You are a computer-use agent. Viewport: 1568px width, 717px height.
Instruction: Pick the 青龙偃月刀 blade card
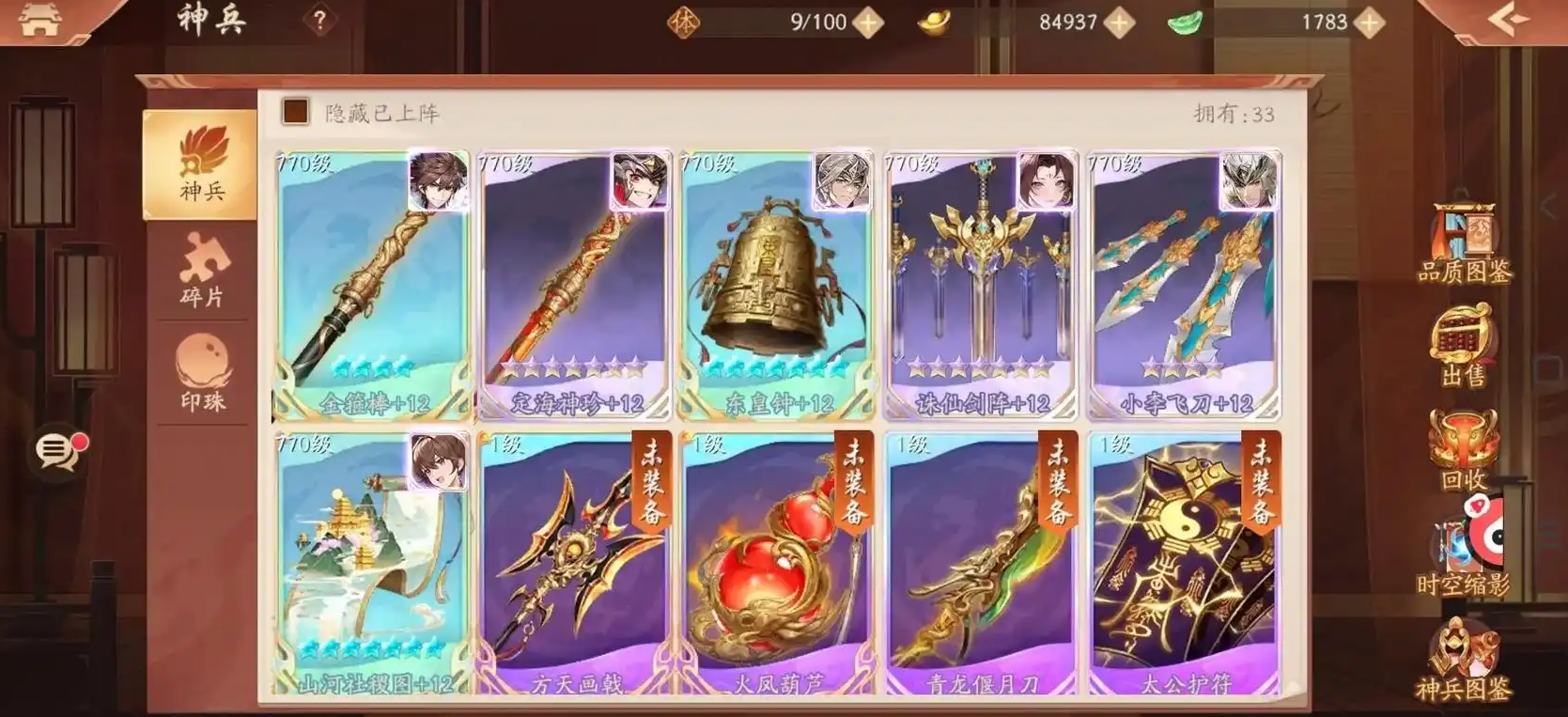pyautogui.click(x=980, y=564)
